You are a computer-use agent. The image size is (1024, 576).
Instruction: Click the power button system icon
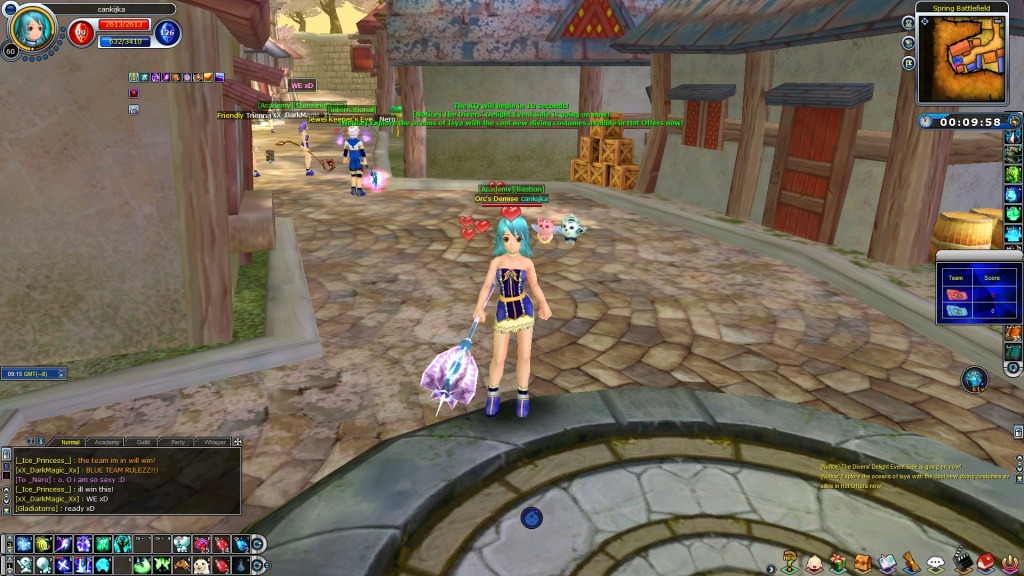pyautogui.click(x=1009, y=562)
